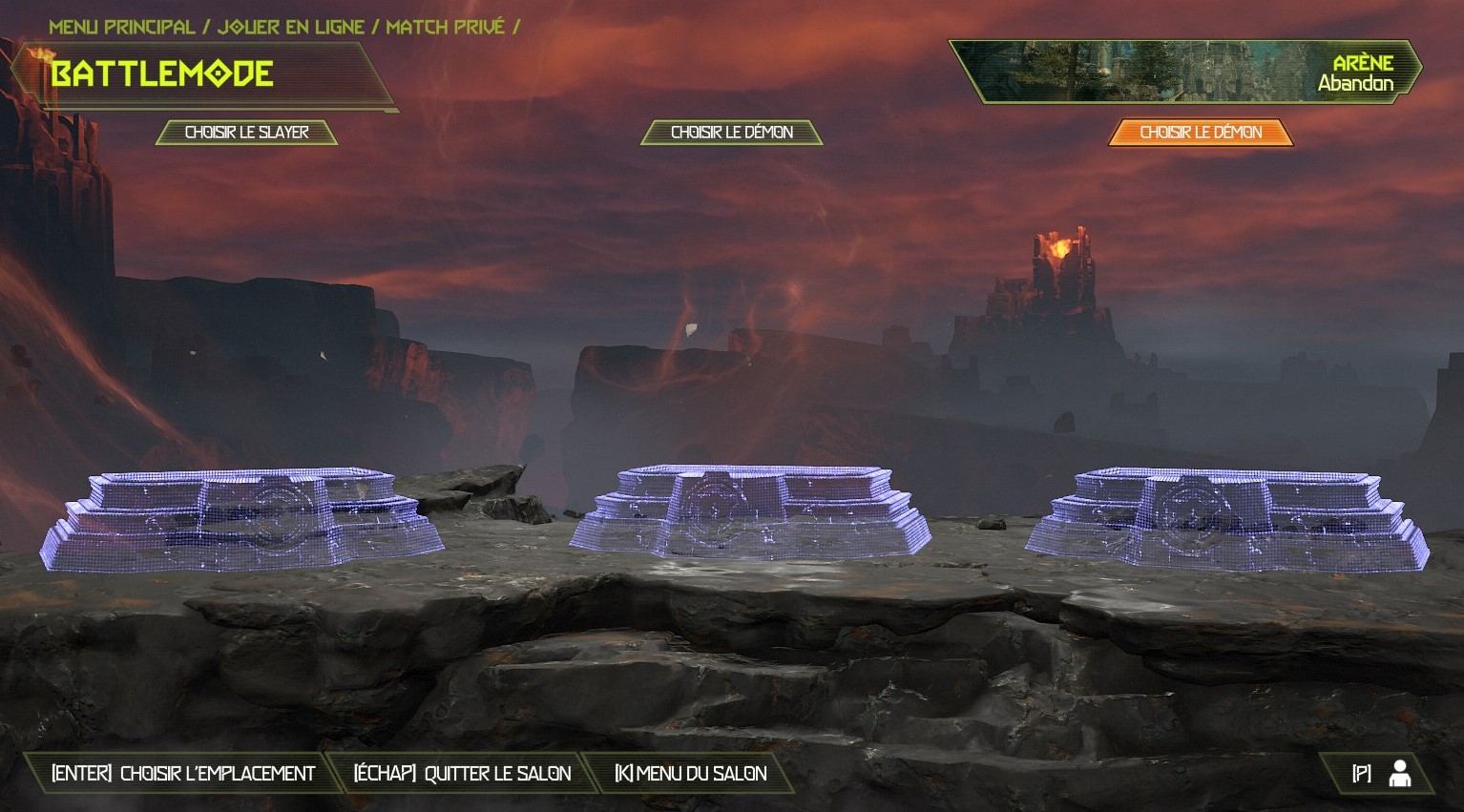Image resolution: width=1464 pixels, height=812 pixels.
Task: Open MATCH PRIVÉ breadcrumb link
Action: pos(444,27)
